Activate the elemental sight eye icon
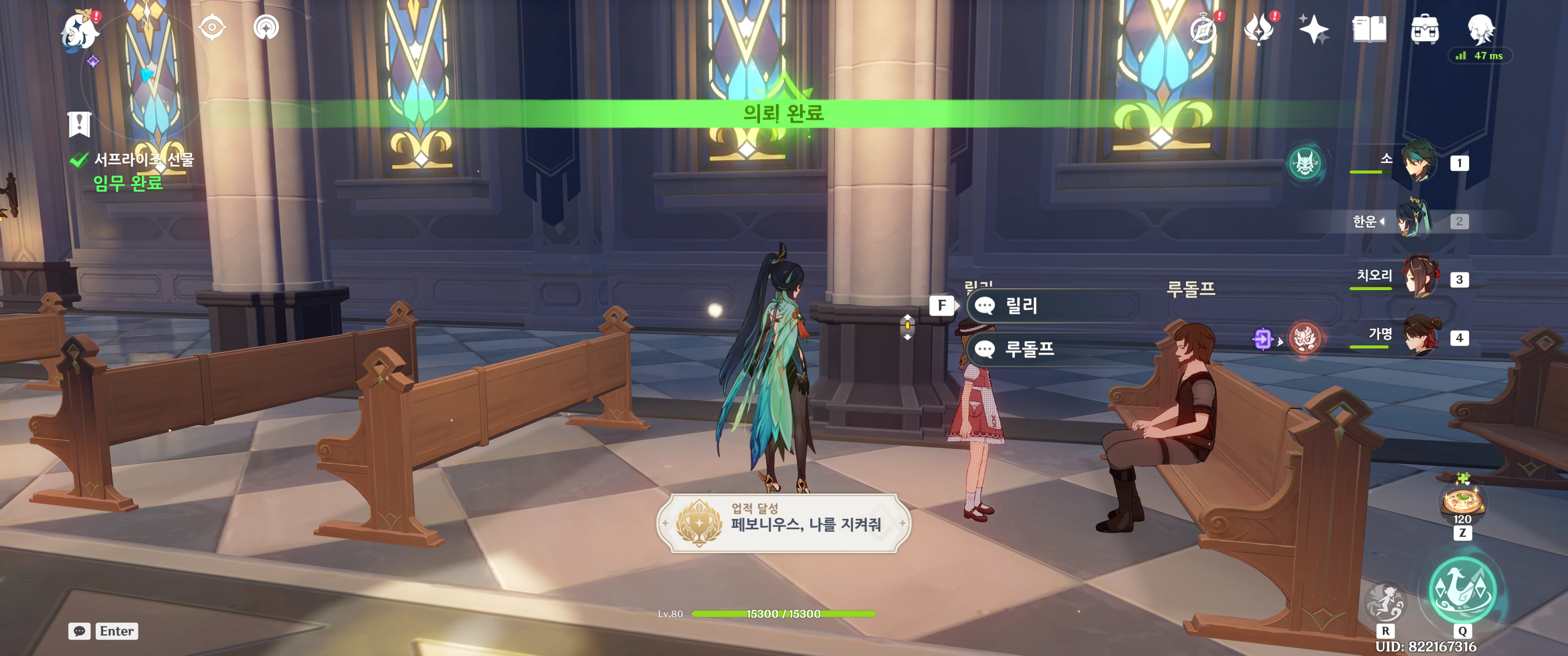The image size is (1568, 656). tap(212, 27)
